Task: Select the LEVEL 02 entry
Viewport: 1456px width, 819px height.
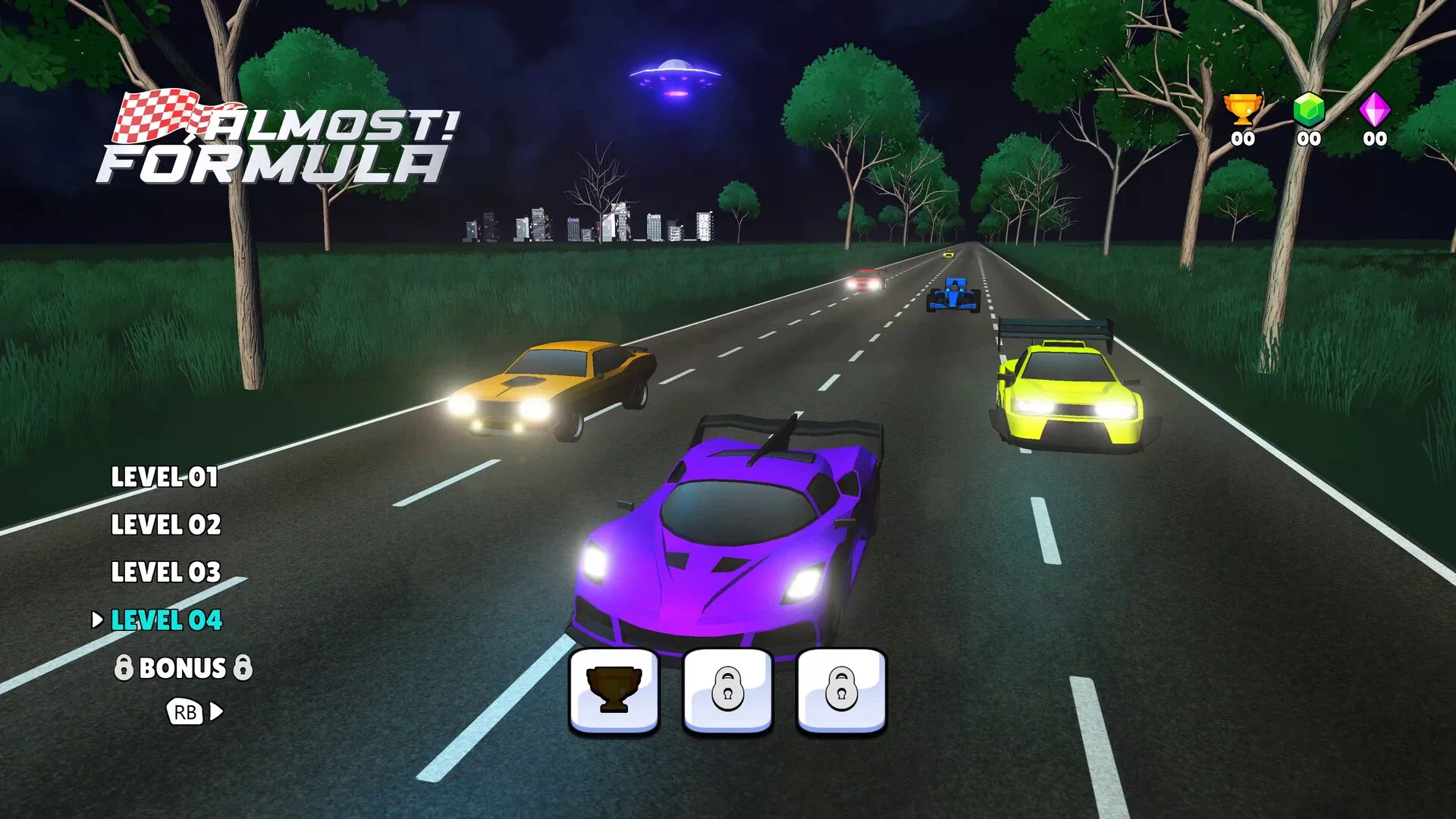Action: (166, 526)
